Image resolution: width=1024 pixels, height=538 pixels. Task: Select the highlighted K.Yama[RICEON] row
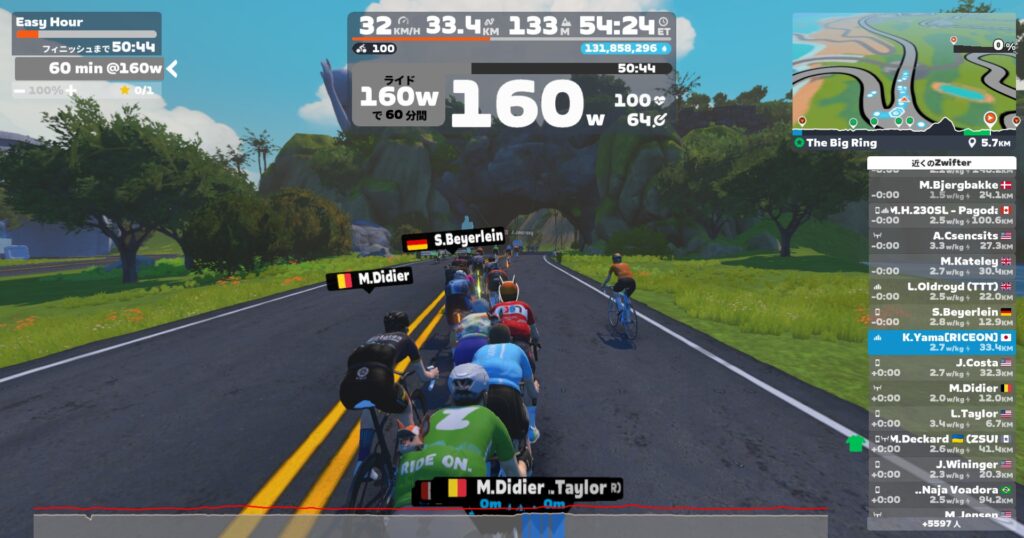click(941, 343)
